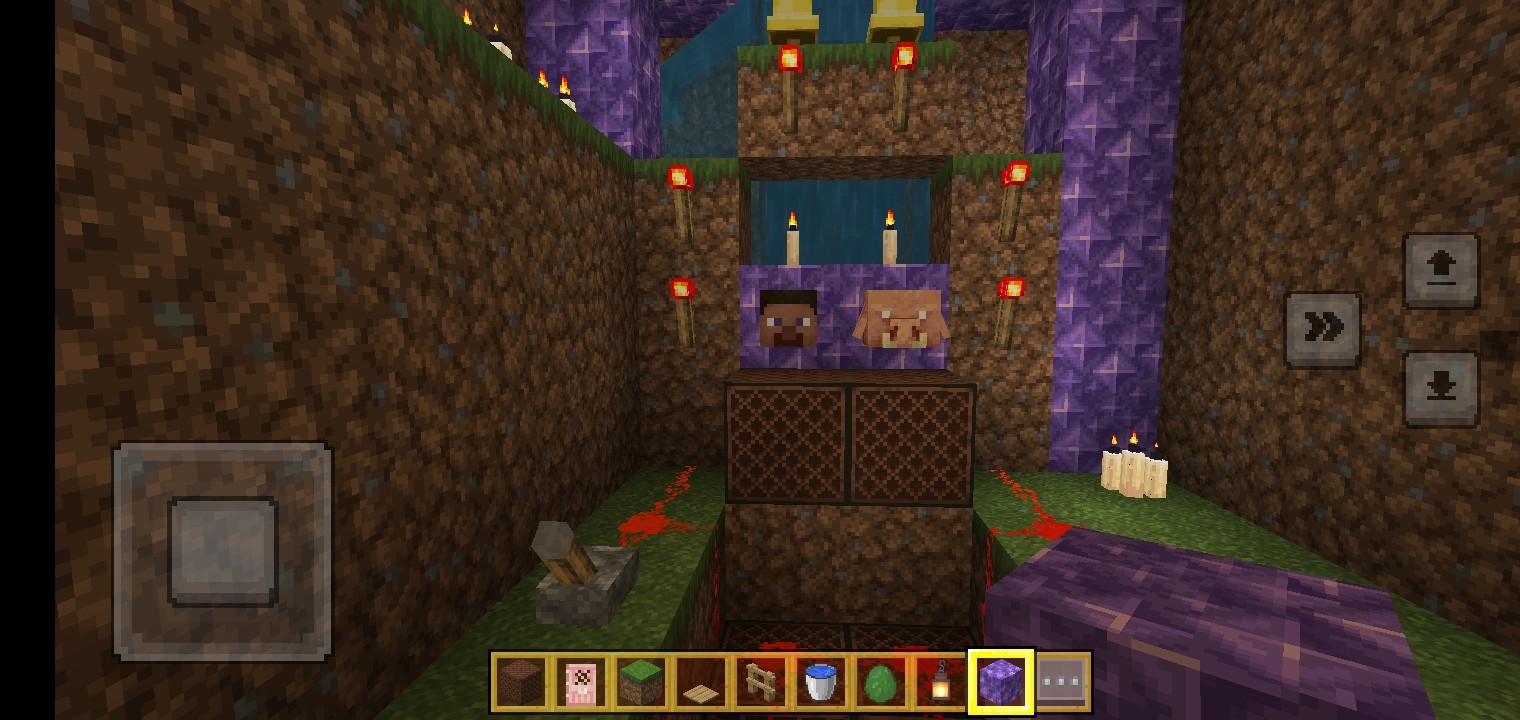Tap the movement joystick pad

222,551
